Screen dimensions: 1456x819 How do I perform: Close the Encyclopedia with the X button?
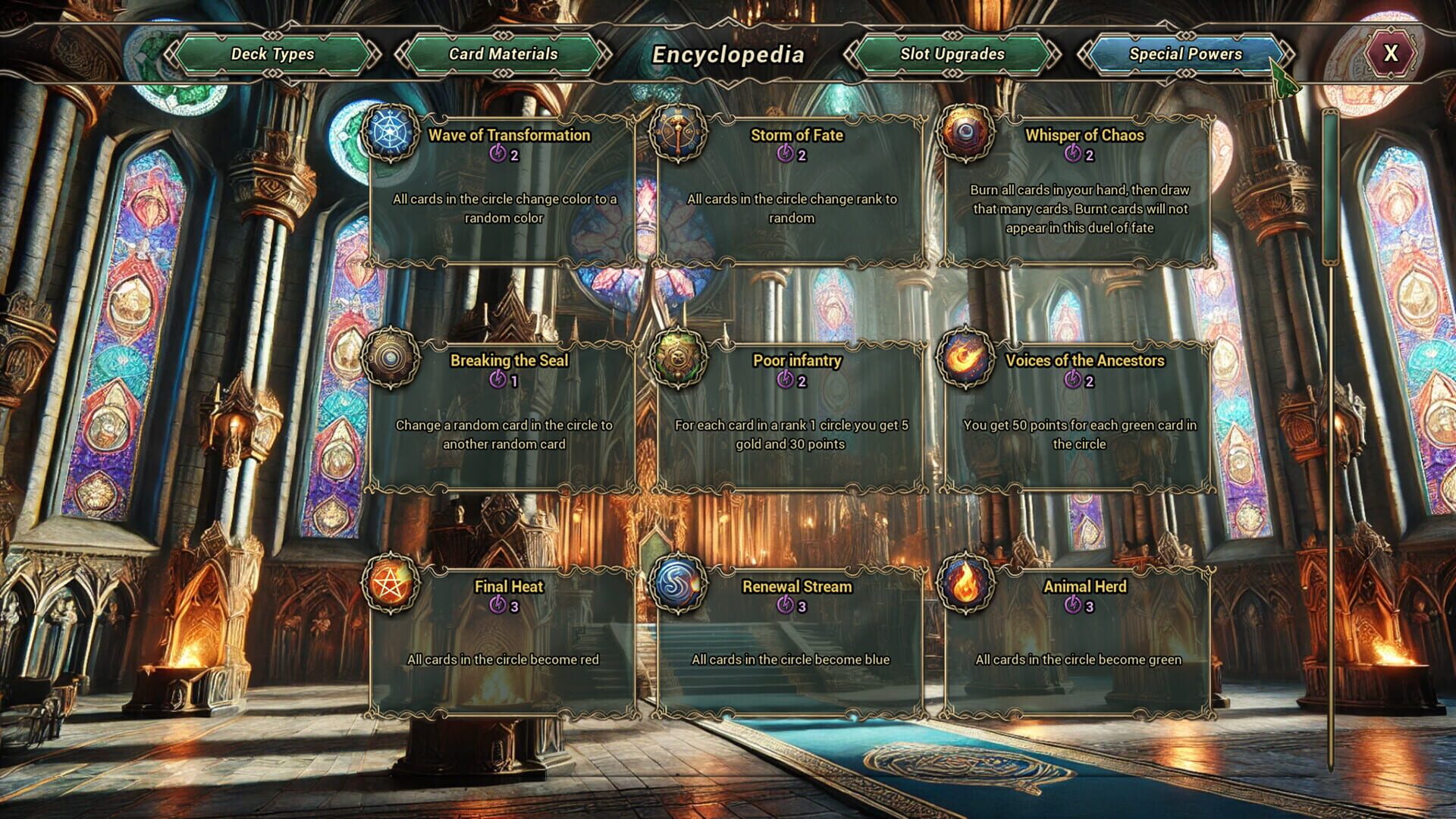1389,54
